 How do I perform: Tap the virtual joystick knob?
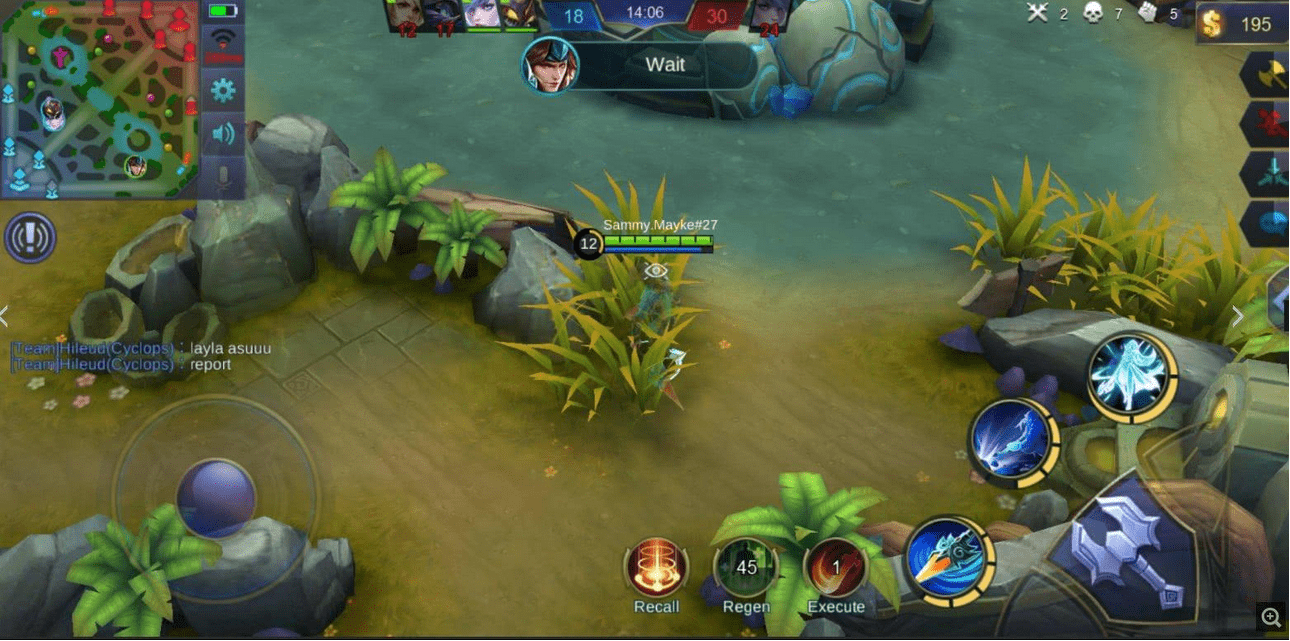[216, 498]
